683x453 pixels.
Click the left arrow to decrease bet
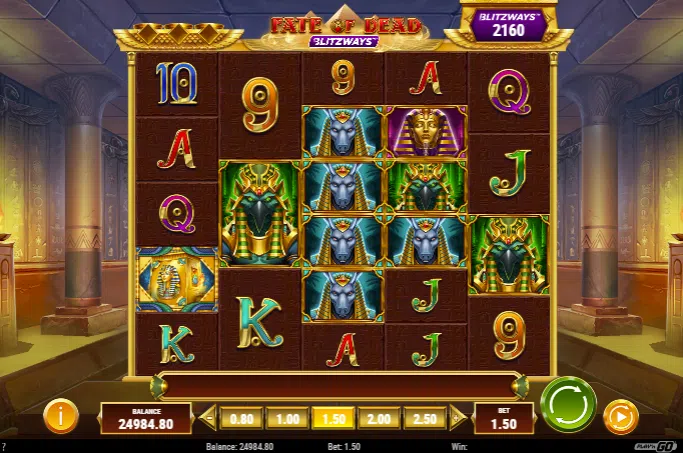tap(209, 416)
